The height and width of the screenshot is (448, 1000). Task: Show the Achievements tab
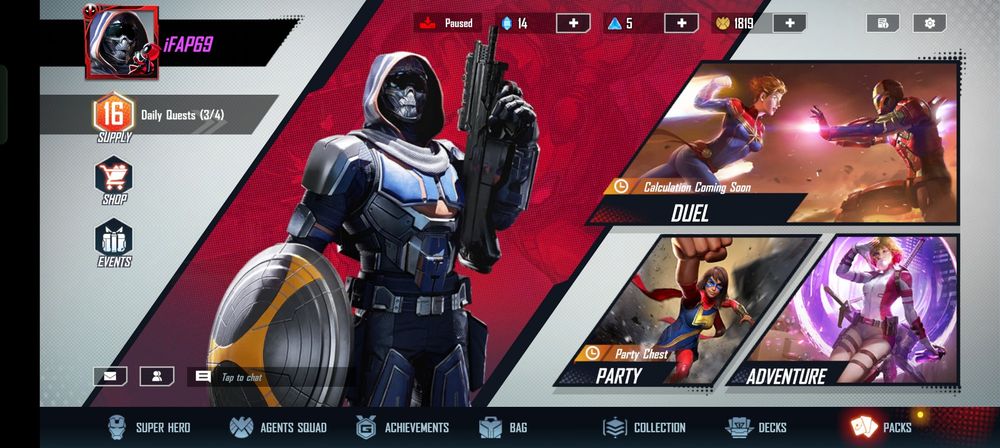[403, 427]
